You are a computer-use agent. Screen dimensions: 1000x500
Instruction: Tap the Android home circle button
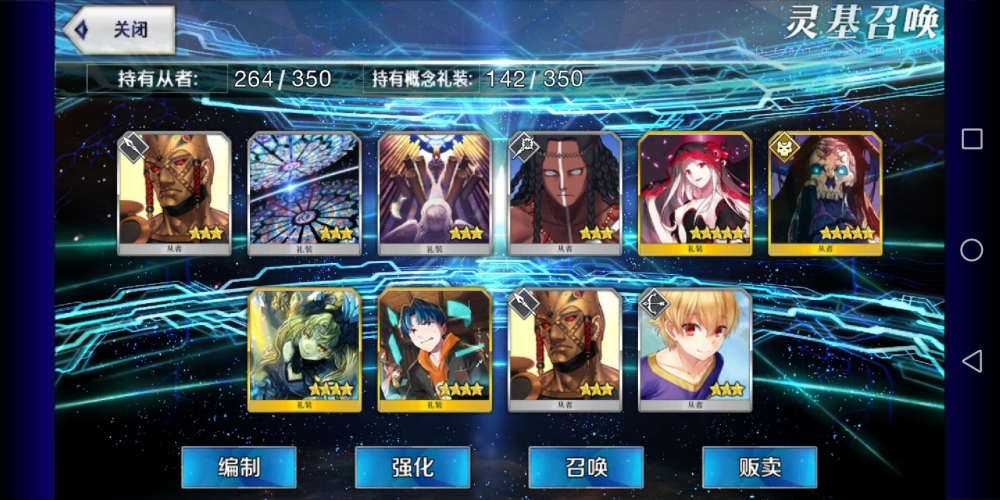tap(971, 250)
